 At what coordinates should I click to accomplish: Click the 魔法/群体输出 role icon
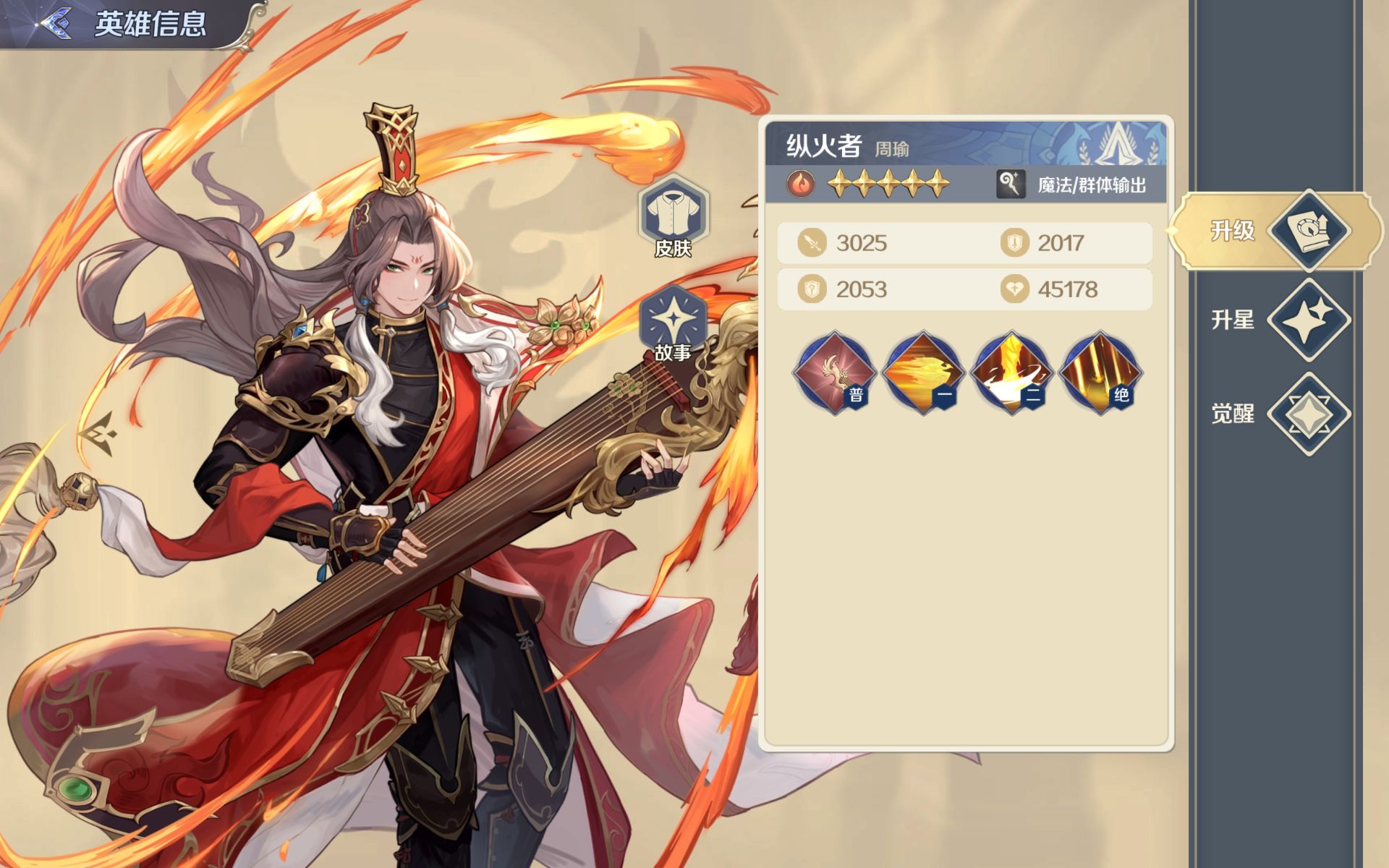pos(1011,184)
